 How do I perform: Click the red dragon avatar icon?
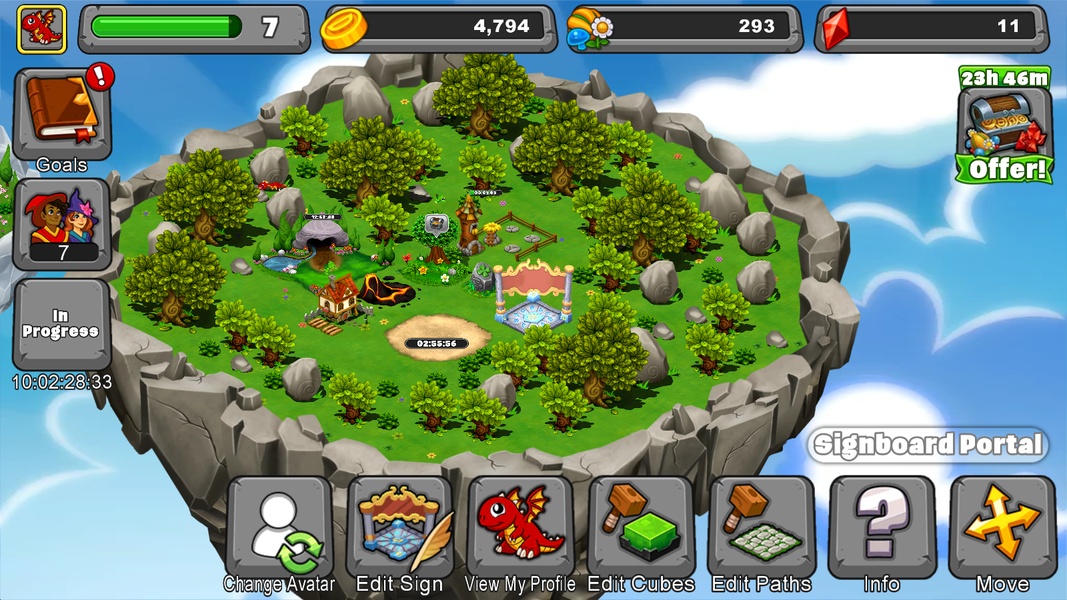[x=41, y=28]
